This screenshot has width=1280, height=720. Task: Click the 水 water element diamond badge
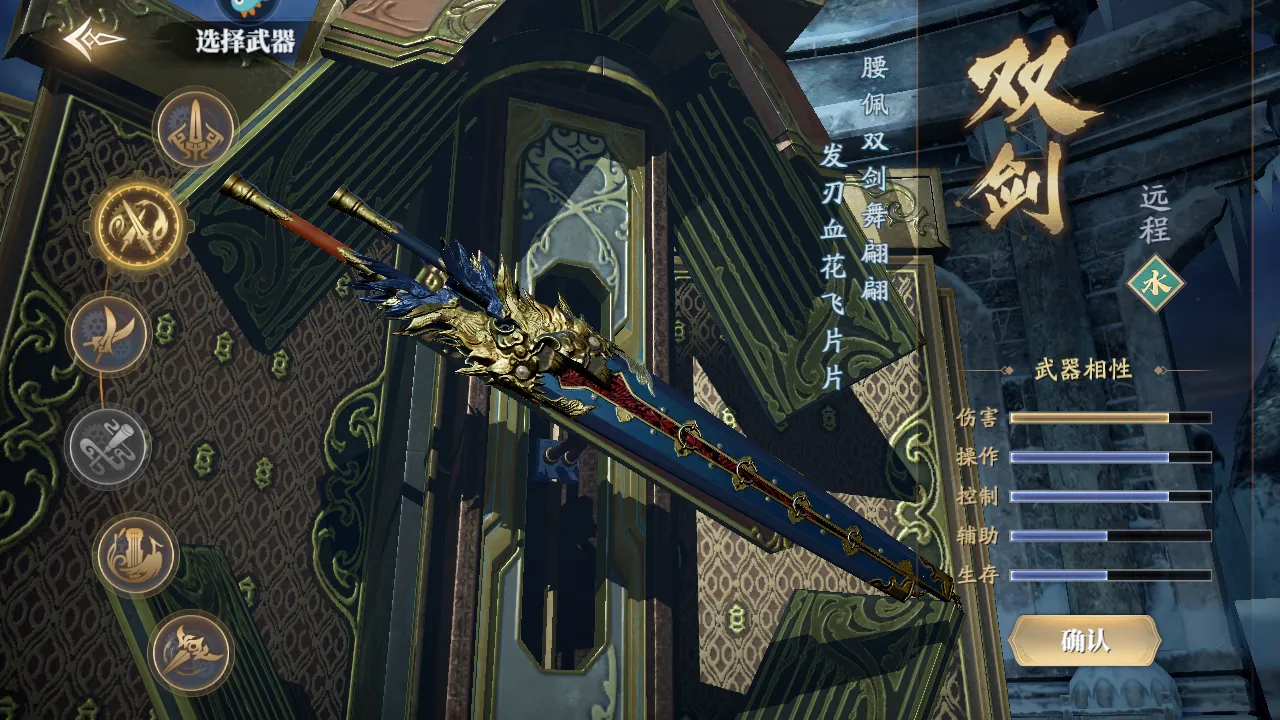click(1155, 283)
